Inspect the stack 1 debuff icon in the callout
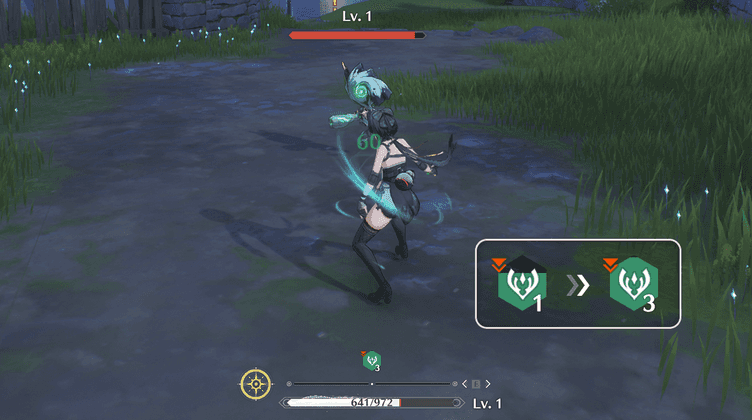Image resolution: width=752 pixels, height=420 pixels. click(x=521, y=284)
